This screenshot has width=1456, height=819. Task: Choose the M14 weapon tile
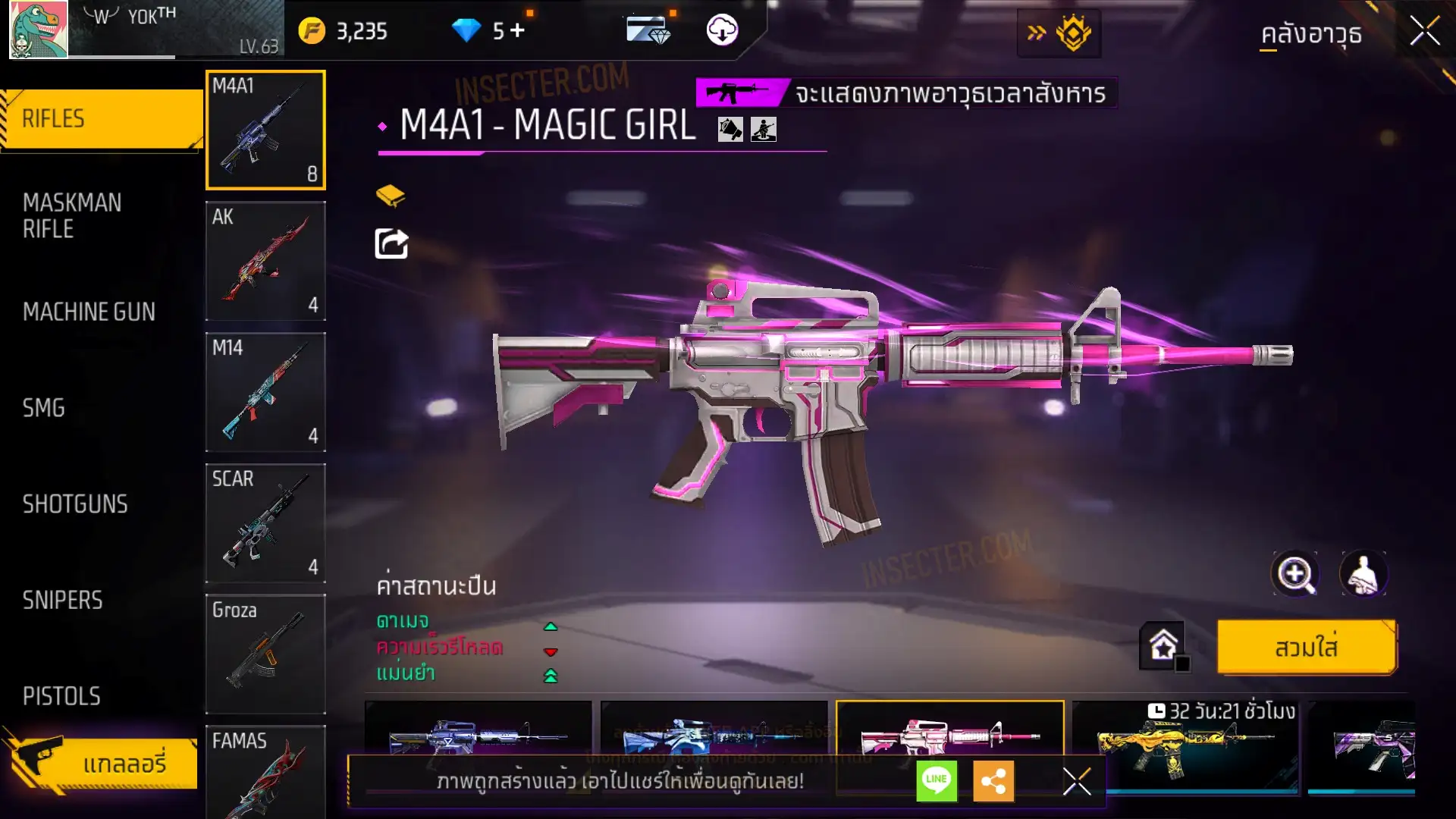pyautogui.click(x=265, y=392)
